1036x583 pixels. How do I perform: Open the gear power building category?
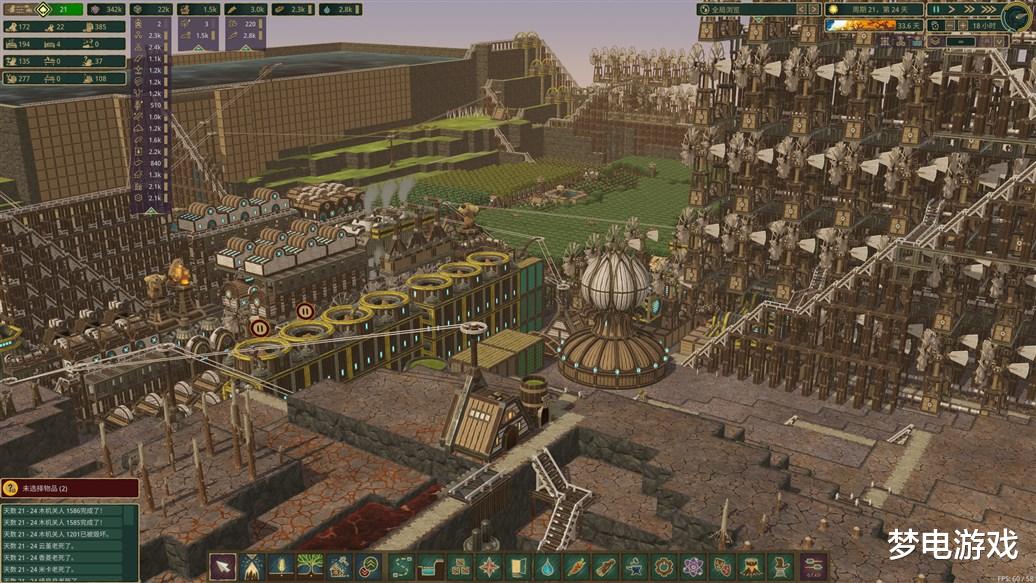[x=663, y=566]
